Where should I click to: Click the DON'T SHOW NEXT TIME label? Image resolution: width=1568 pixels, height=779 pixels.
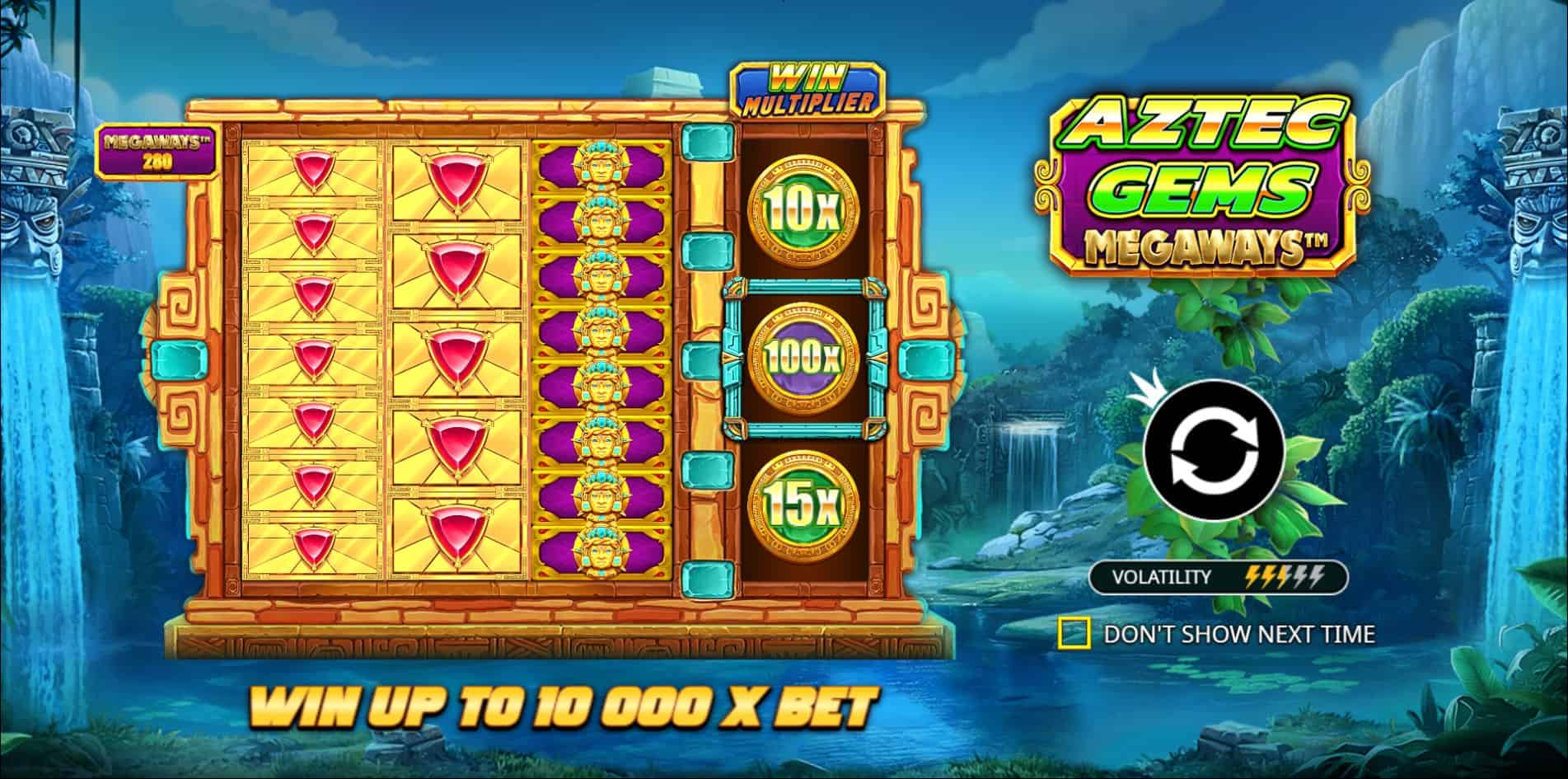click(1240, 634)
